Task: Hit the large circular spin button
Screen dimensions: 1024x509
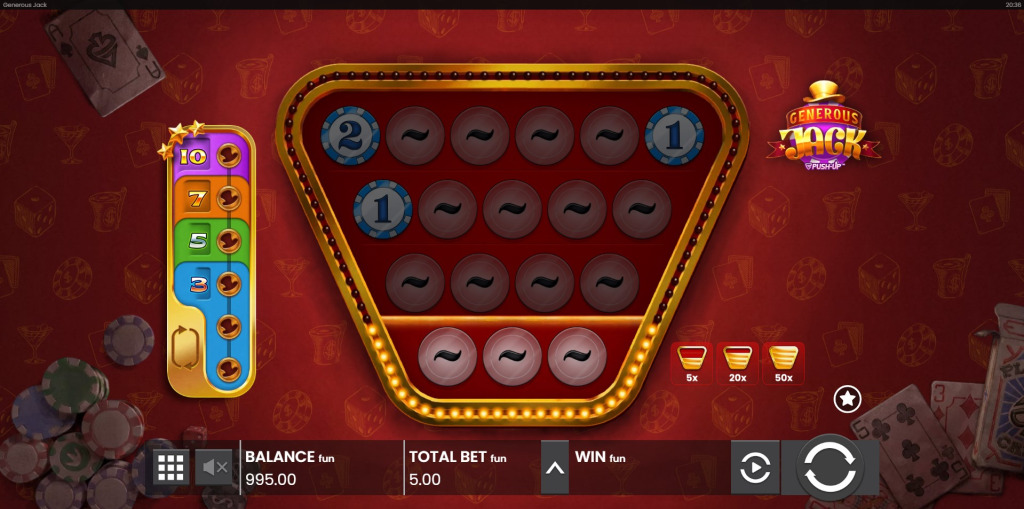Action: 829,468
